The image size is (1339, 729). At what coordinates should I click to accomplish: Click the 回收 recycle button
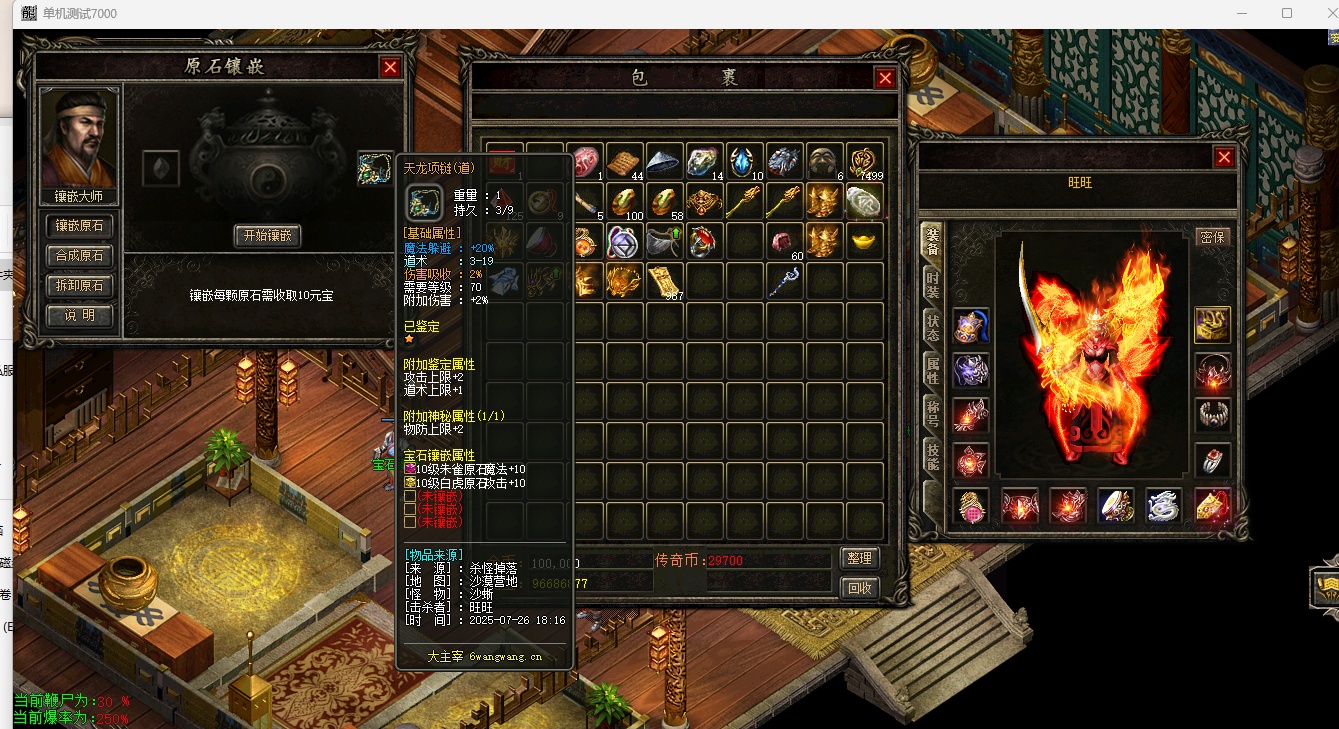click(x=859, y=587)
